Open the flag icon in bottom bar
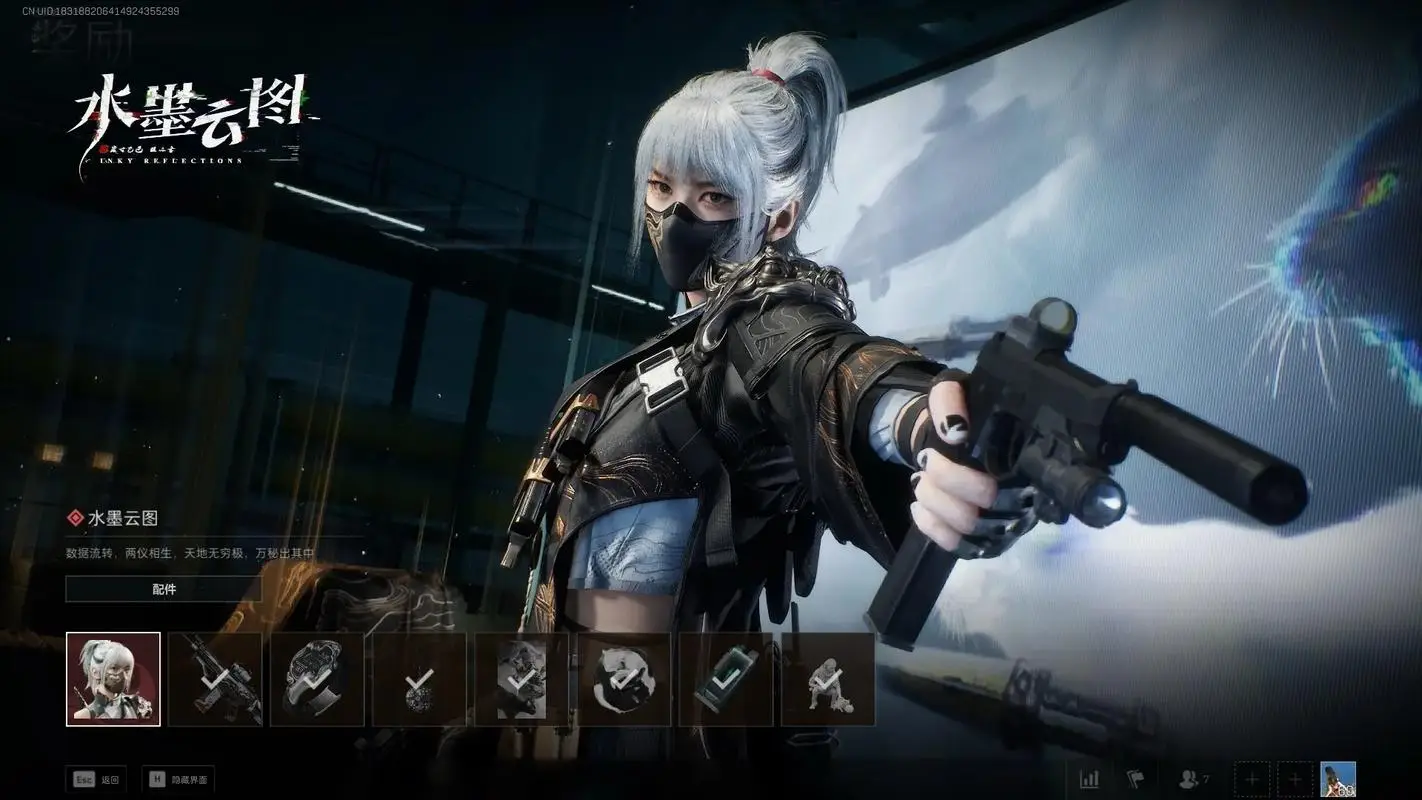 pyautogui.click(x=1135, y=778)
